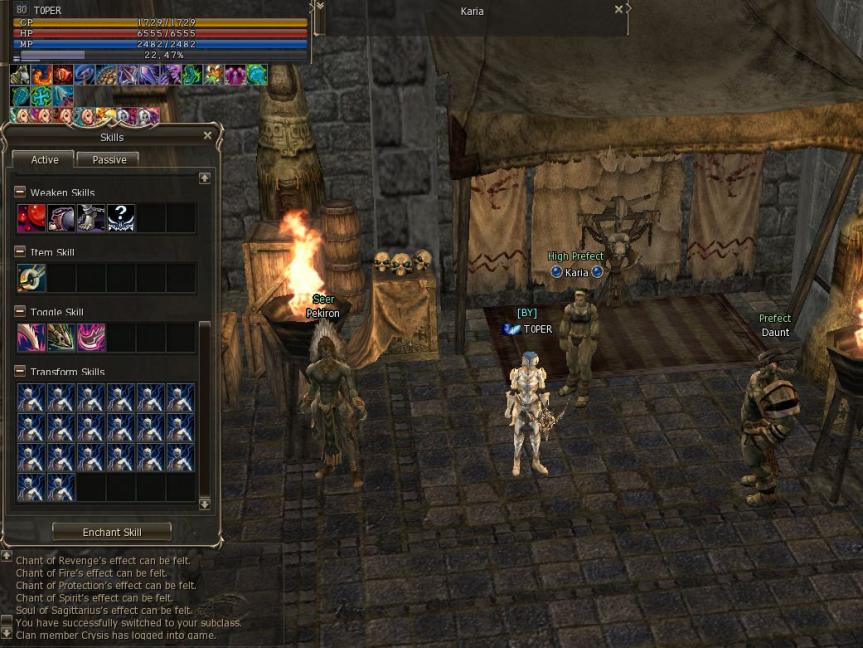This screenshot has height=648, width=863.
Task: Use the question mark weaken skill
Action: pos(121,218)
